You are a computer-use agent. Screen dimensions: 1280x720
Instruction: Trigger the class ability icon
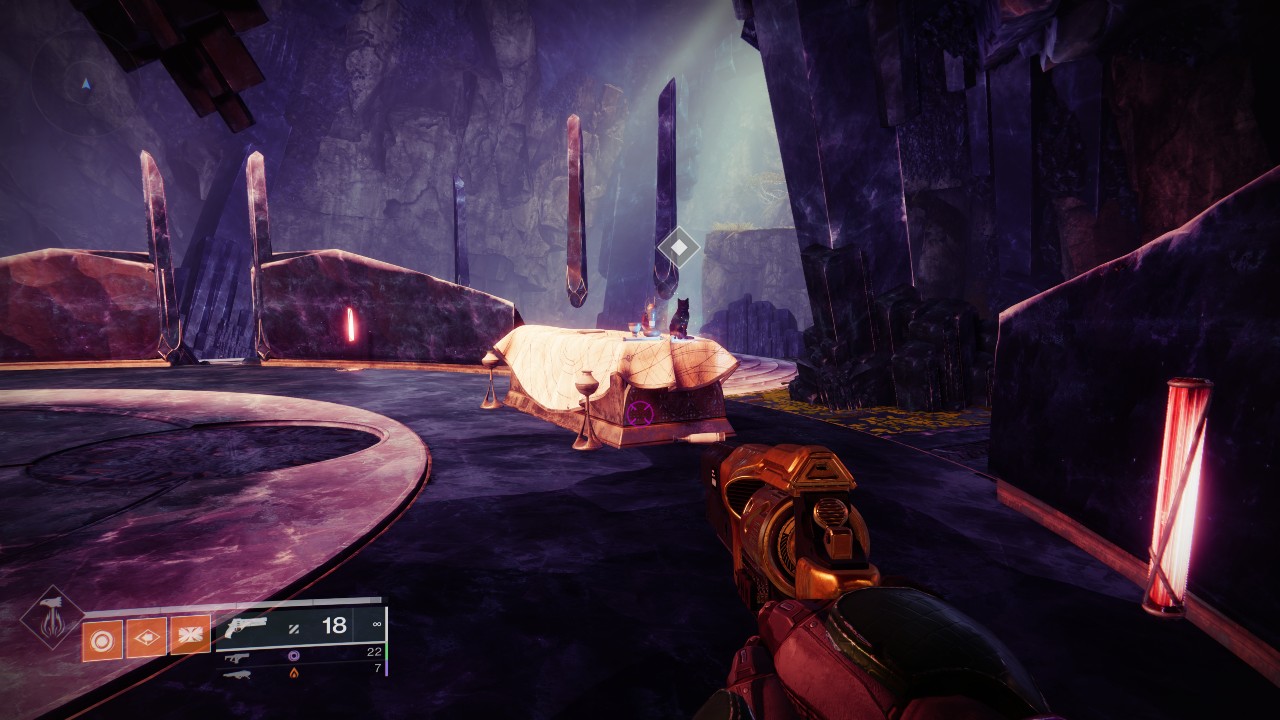pos(190,634)
